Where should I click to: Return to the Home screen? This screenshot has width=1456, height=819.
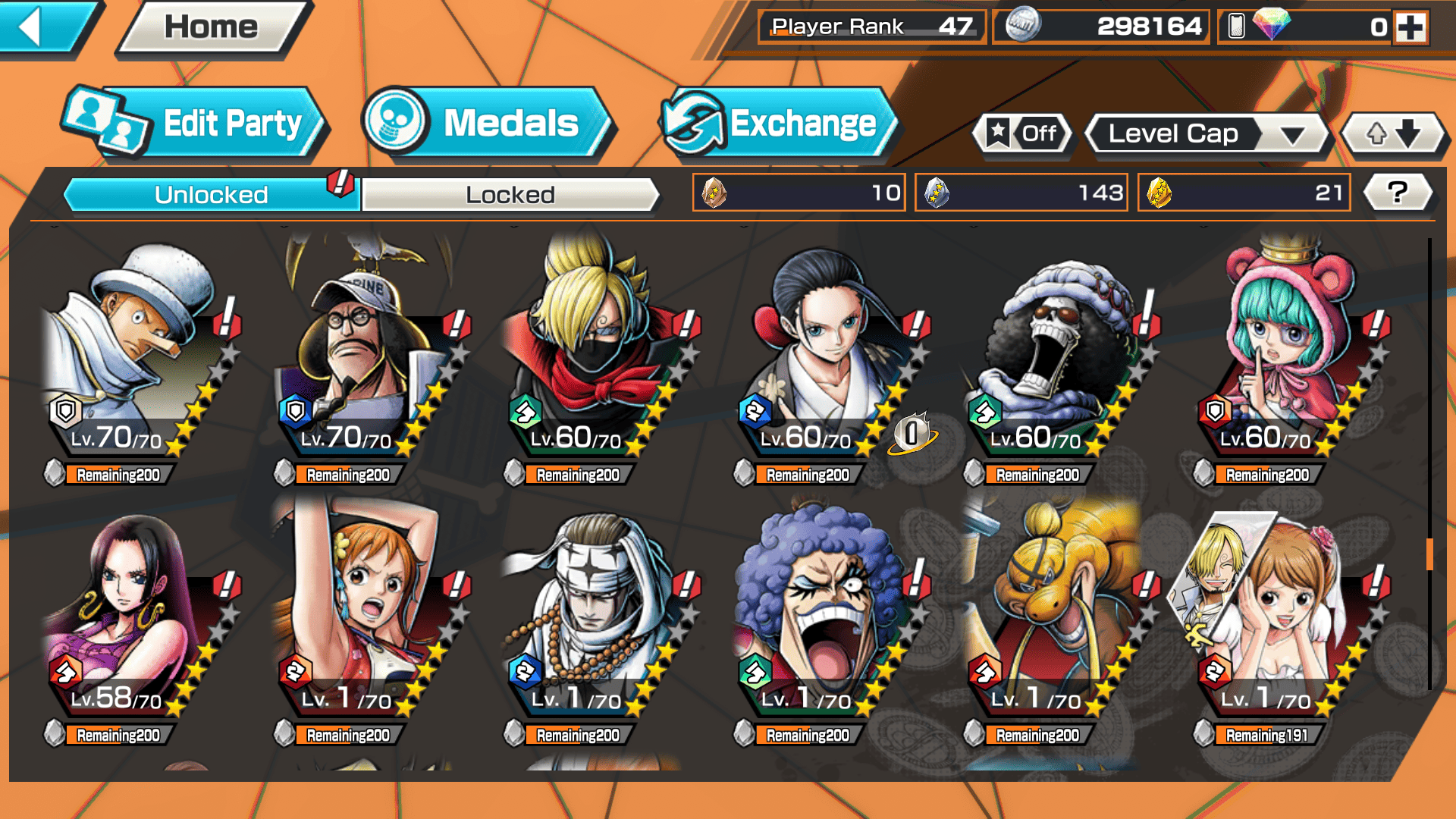pos(211,28)
